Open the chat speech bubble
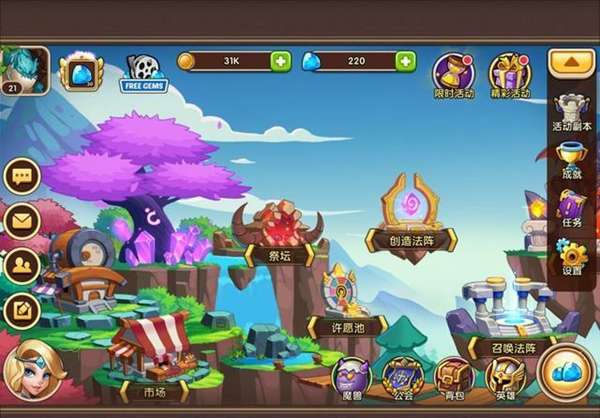The width and height of the screenshot is (600, 418). point(21,176)
